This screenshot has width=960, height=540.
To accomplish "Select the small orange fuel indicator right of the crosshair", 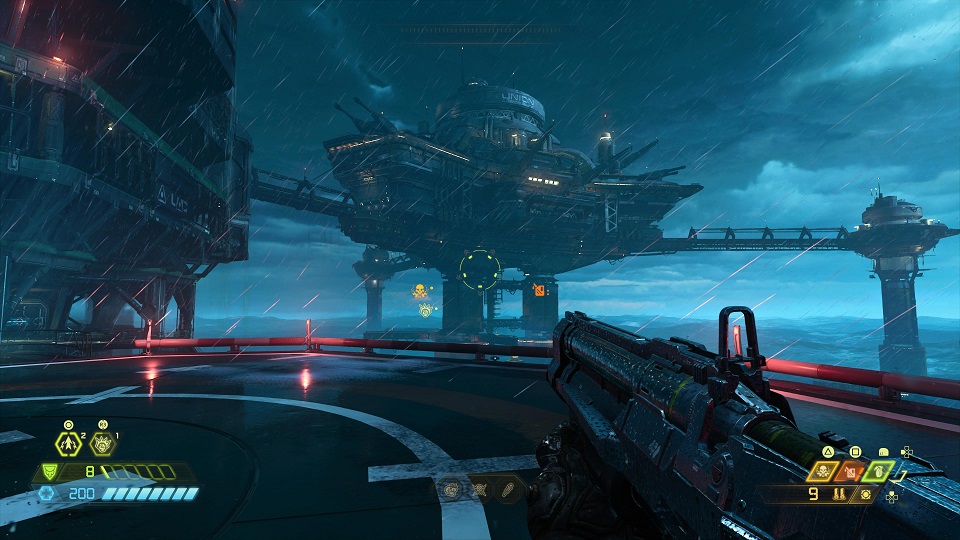I will (540, 291).
